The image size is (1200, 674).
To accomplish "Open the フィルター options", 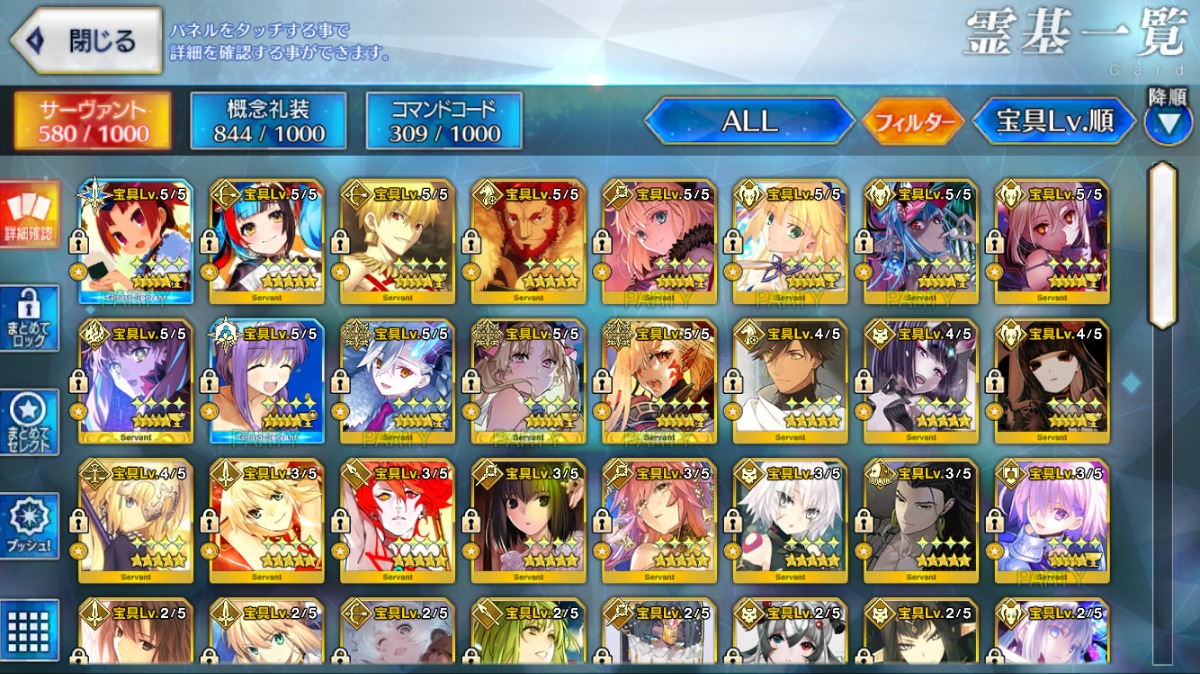I will tap(914, 122).
